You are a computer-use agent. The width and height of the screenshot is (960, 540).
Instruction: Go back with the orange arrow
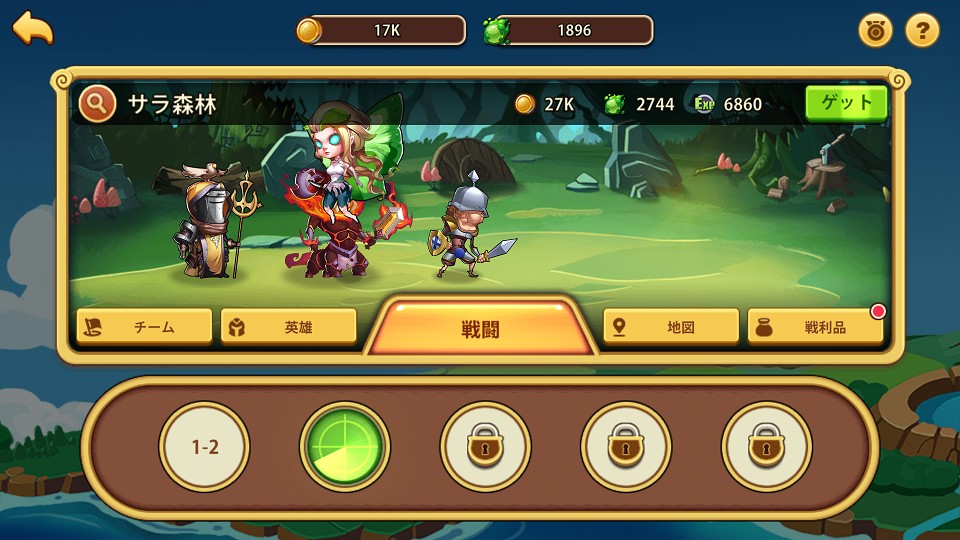(33, 28)
